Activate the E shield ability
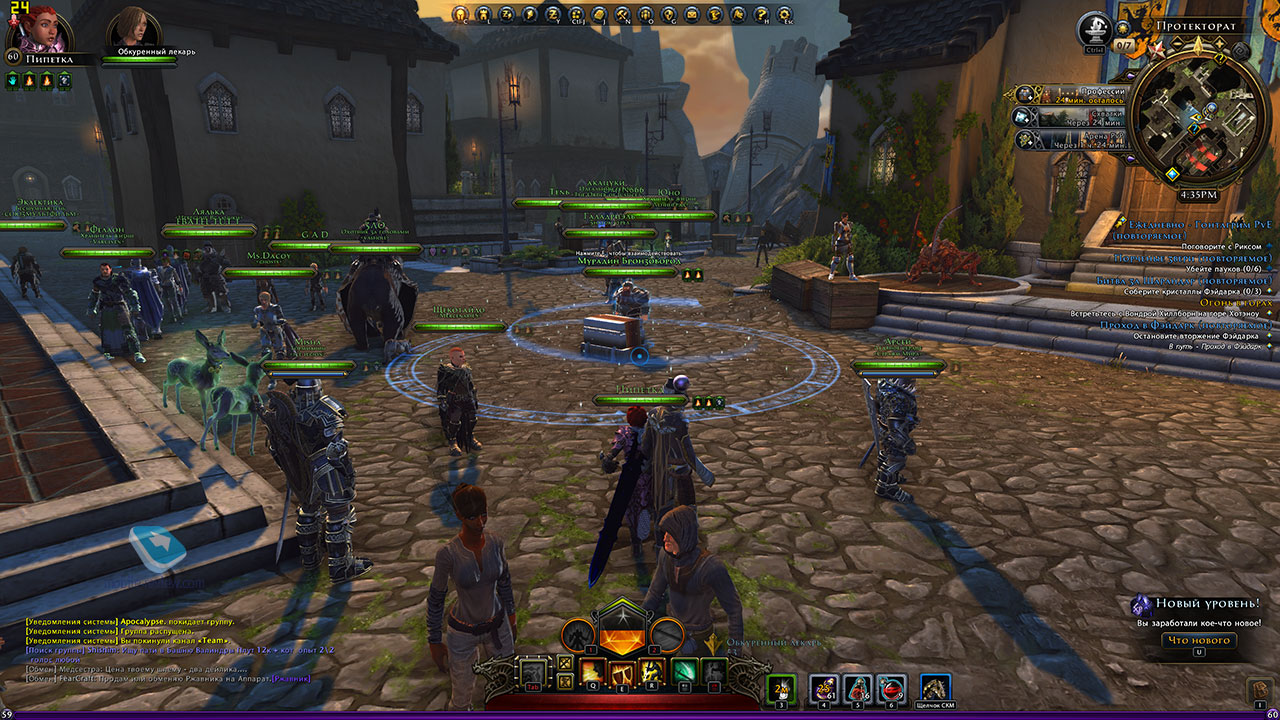The height and width of the screenshot is (720, 1280). (623, 673)
